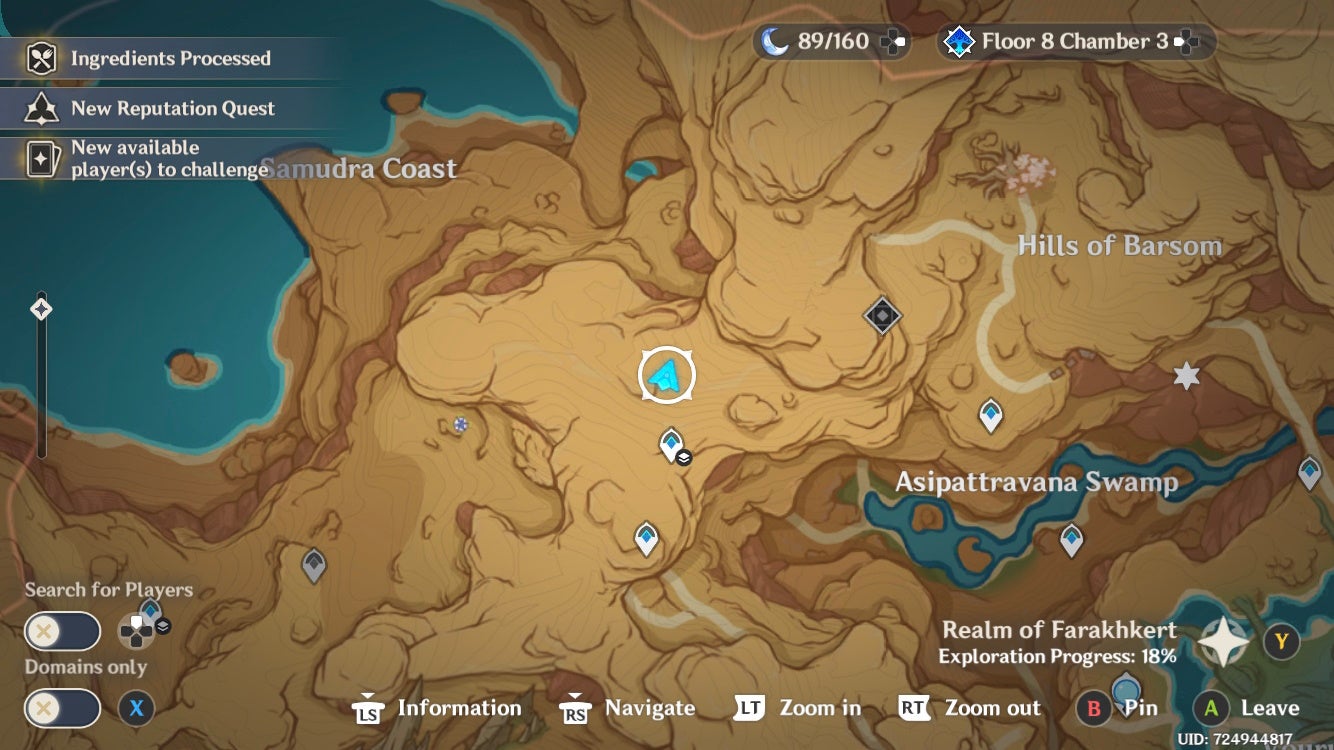Image resolution: width=1334 pixels, height=750 pixels.
Task: Select the star quest marker on the right
Action: click(1184, 377)
